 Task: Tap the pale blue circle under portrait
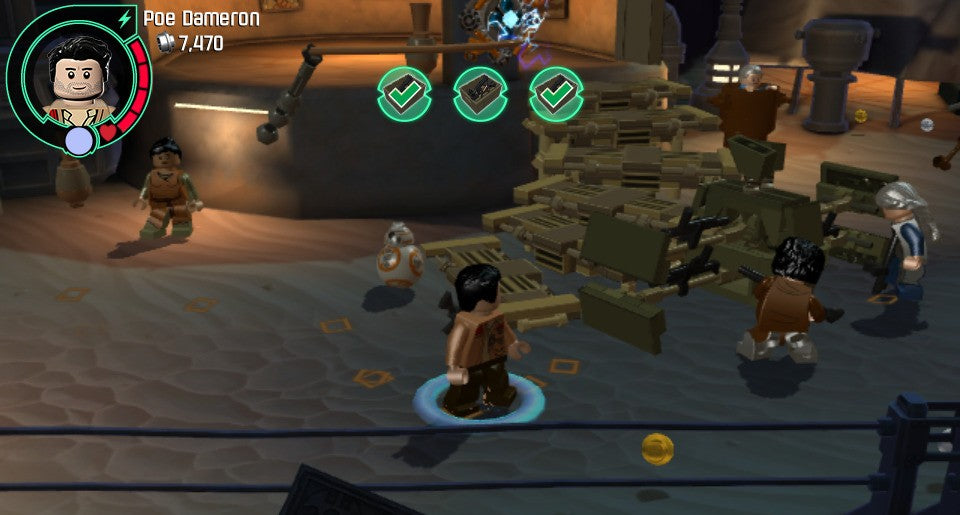(x=78, y=141)
